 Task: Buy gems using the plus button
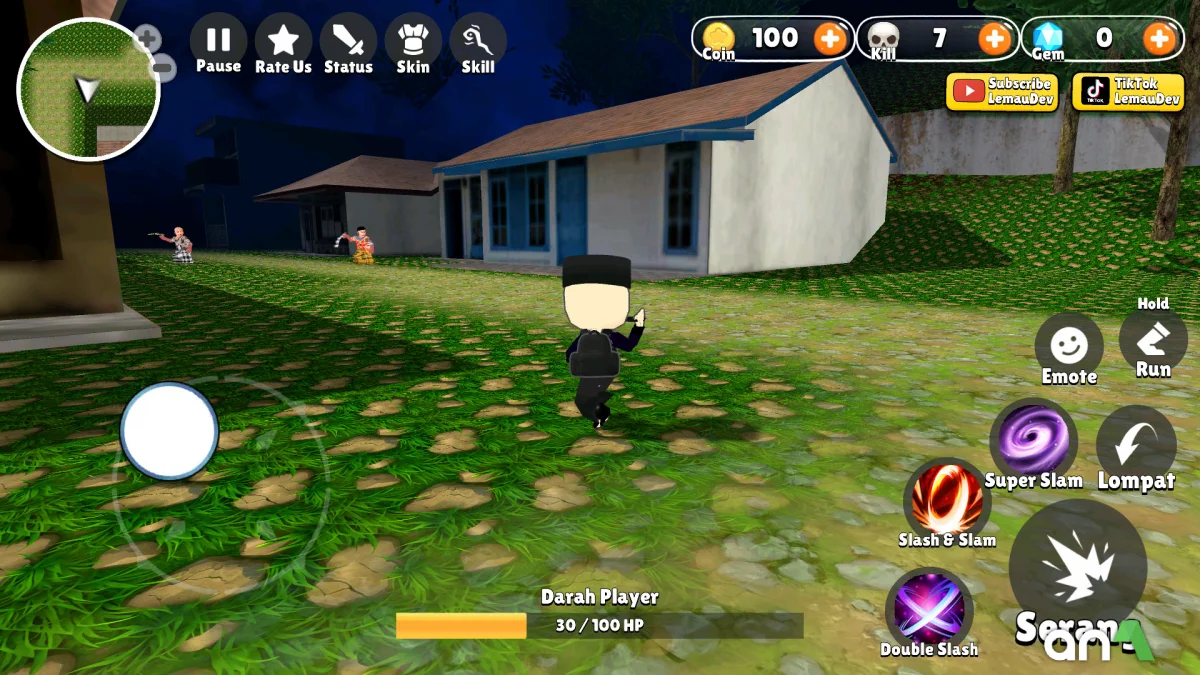tap(1159, 39)
